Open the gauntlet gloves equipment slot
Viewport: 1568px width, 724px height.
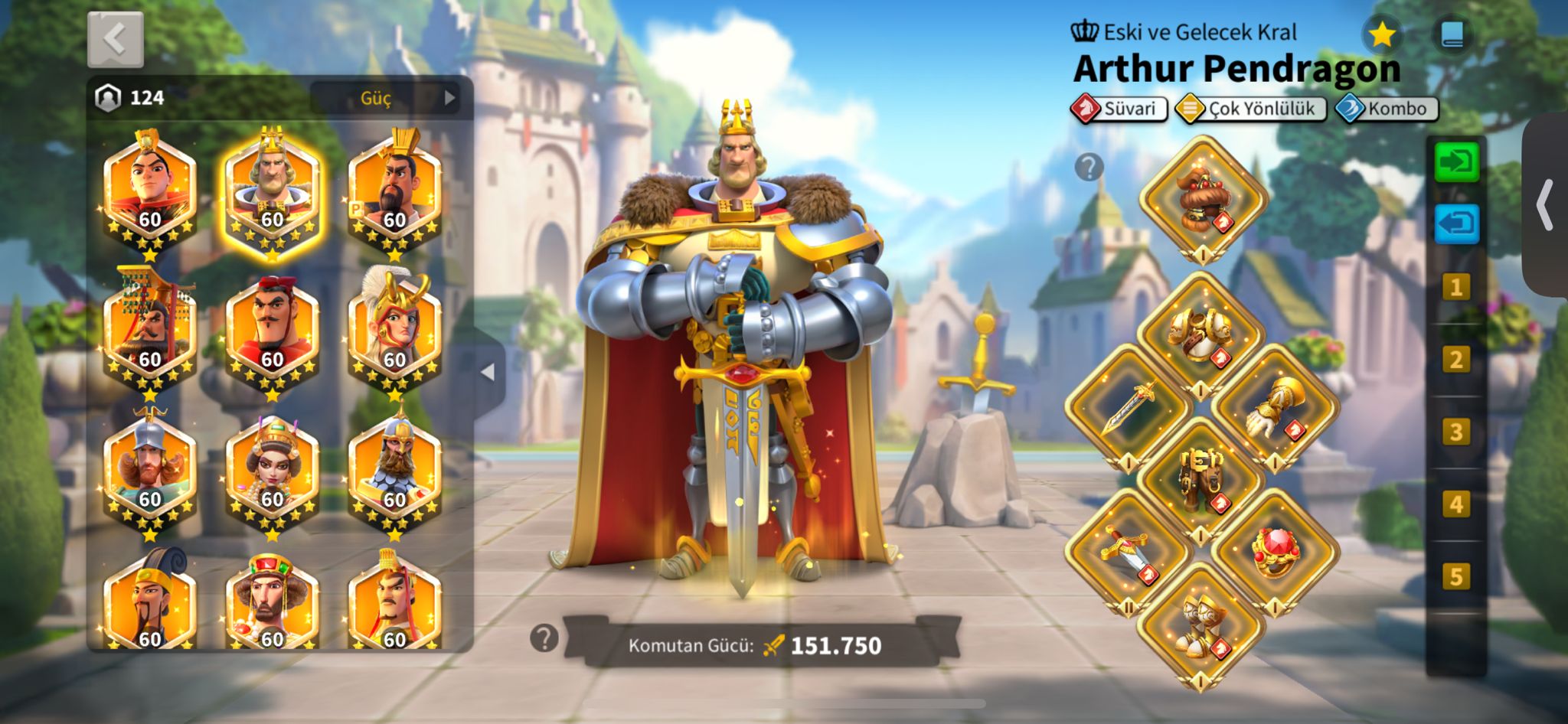point(1274,406)
